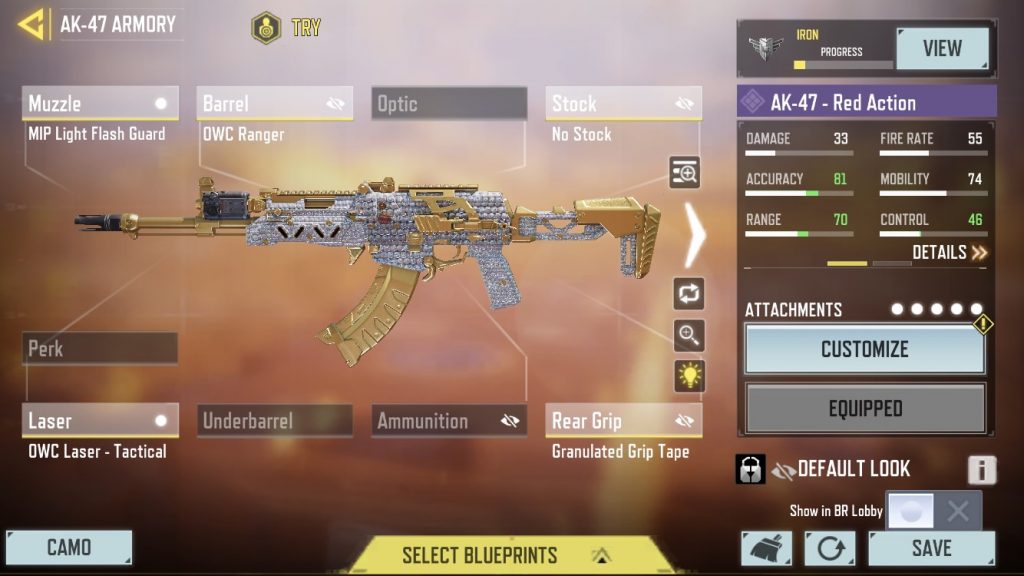Open the Ammunition attachment slot

pos(449,421)
